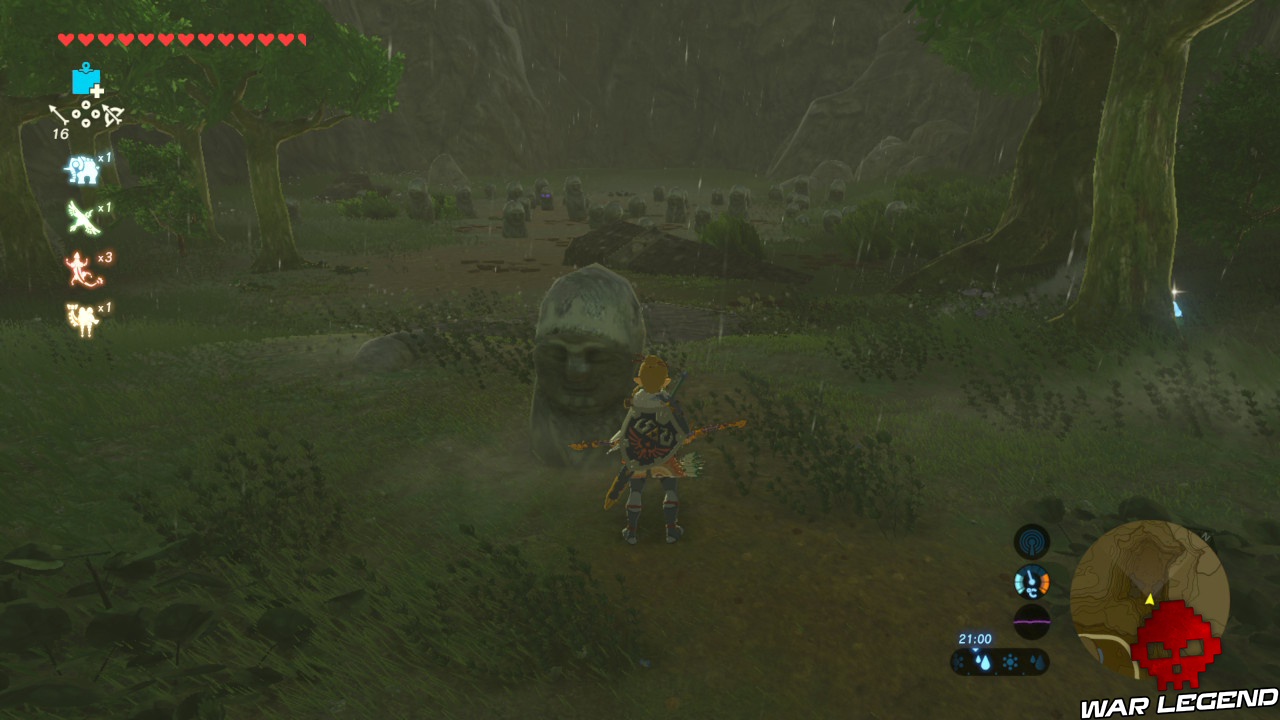Click the plus sign on the Sheikah Slate icon
The image size is (1280, 720).
[96, 91]
